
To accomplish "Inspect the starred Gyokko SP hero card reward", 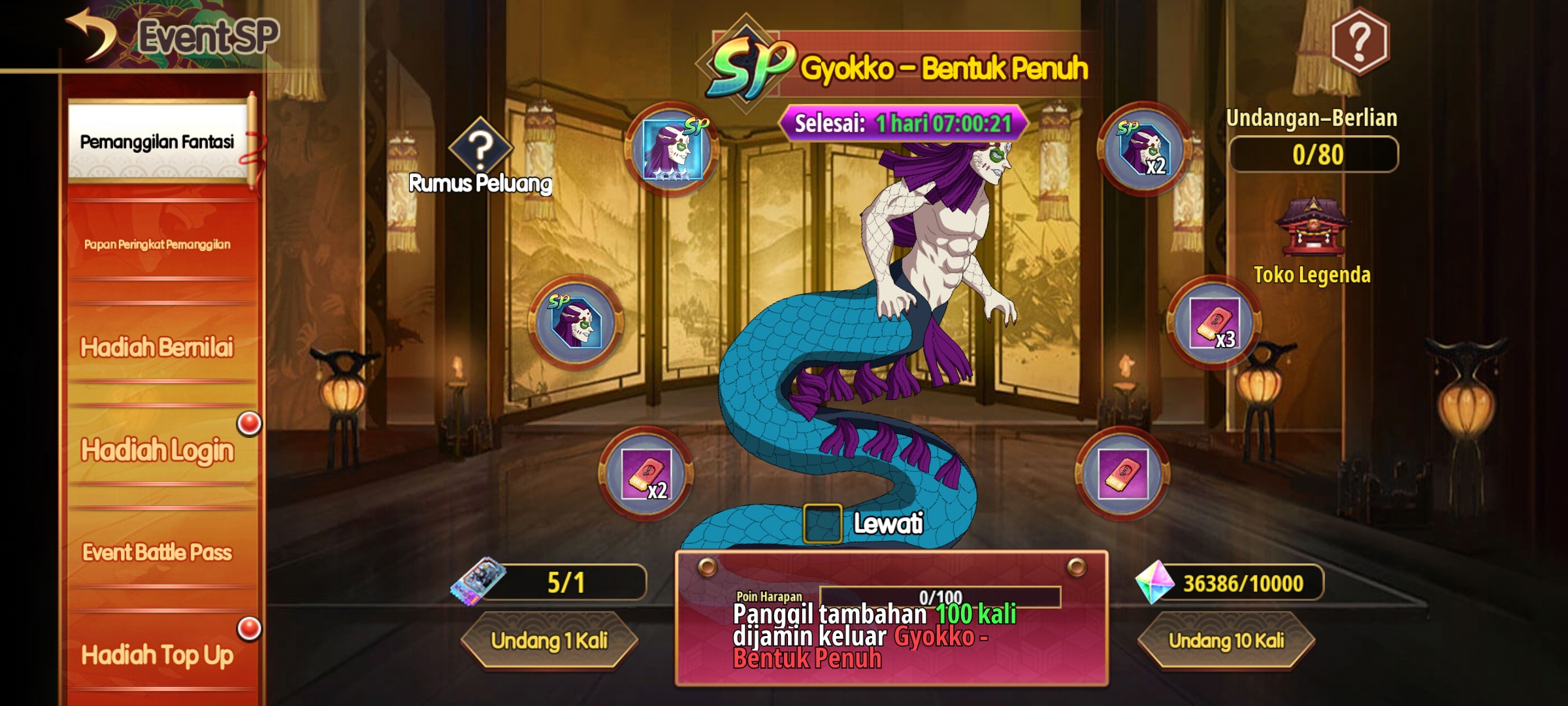I will [x=672, y=149].
